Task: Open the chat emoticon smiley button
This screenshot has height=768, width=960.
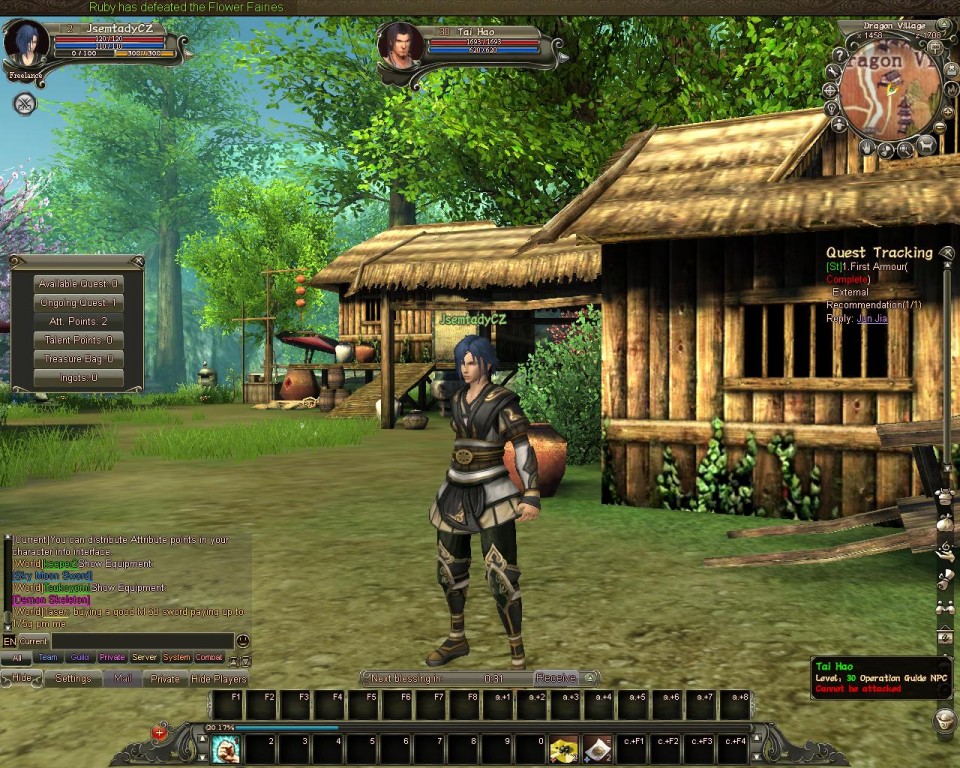Action: coord(242,641)
